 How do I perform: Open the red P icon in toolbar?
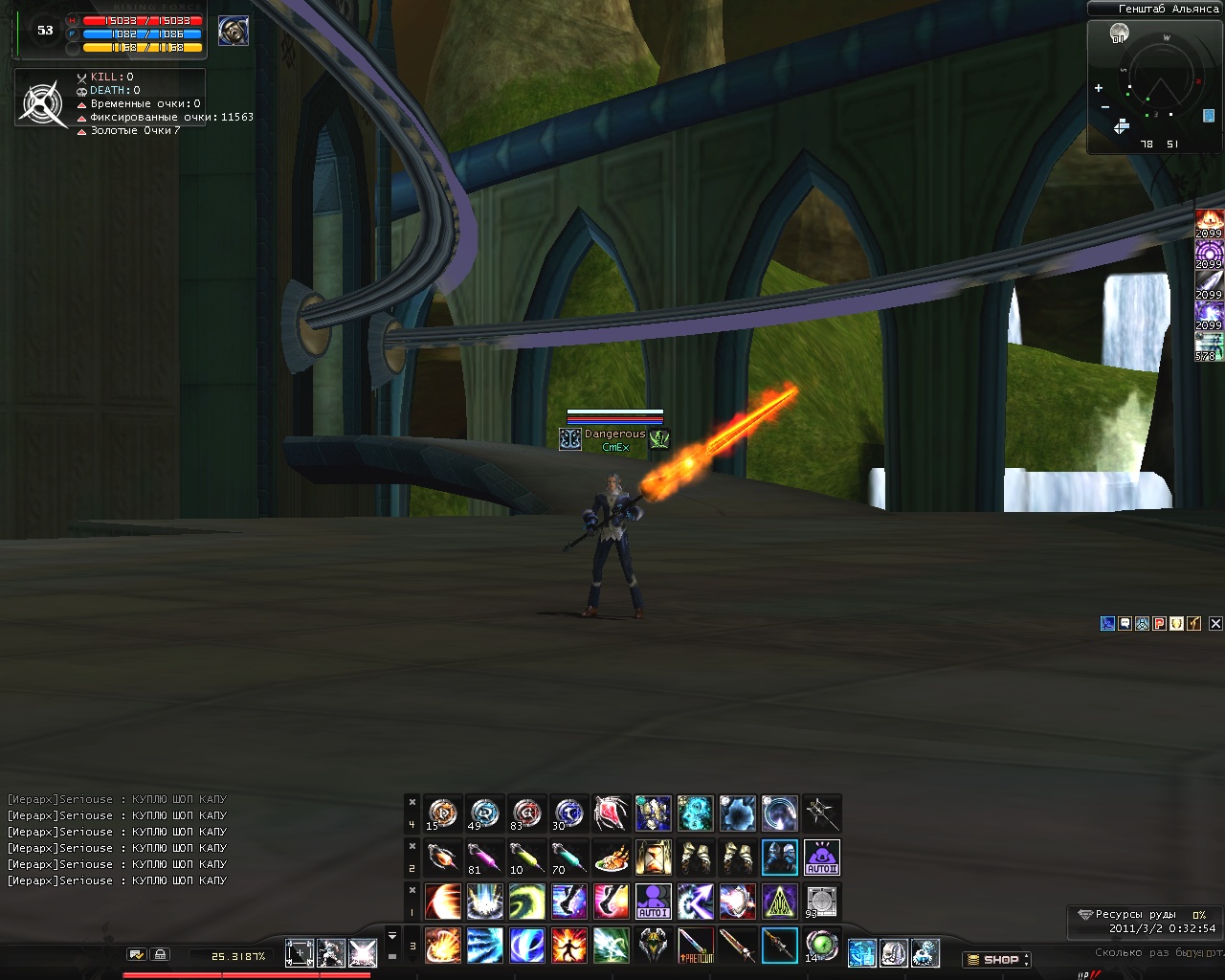1159,623
